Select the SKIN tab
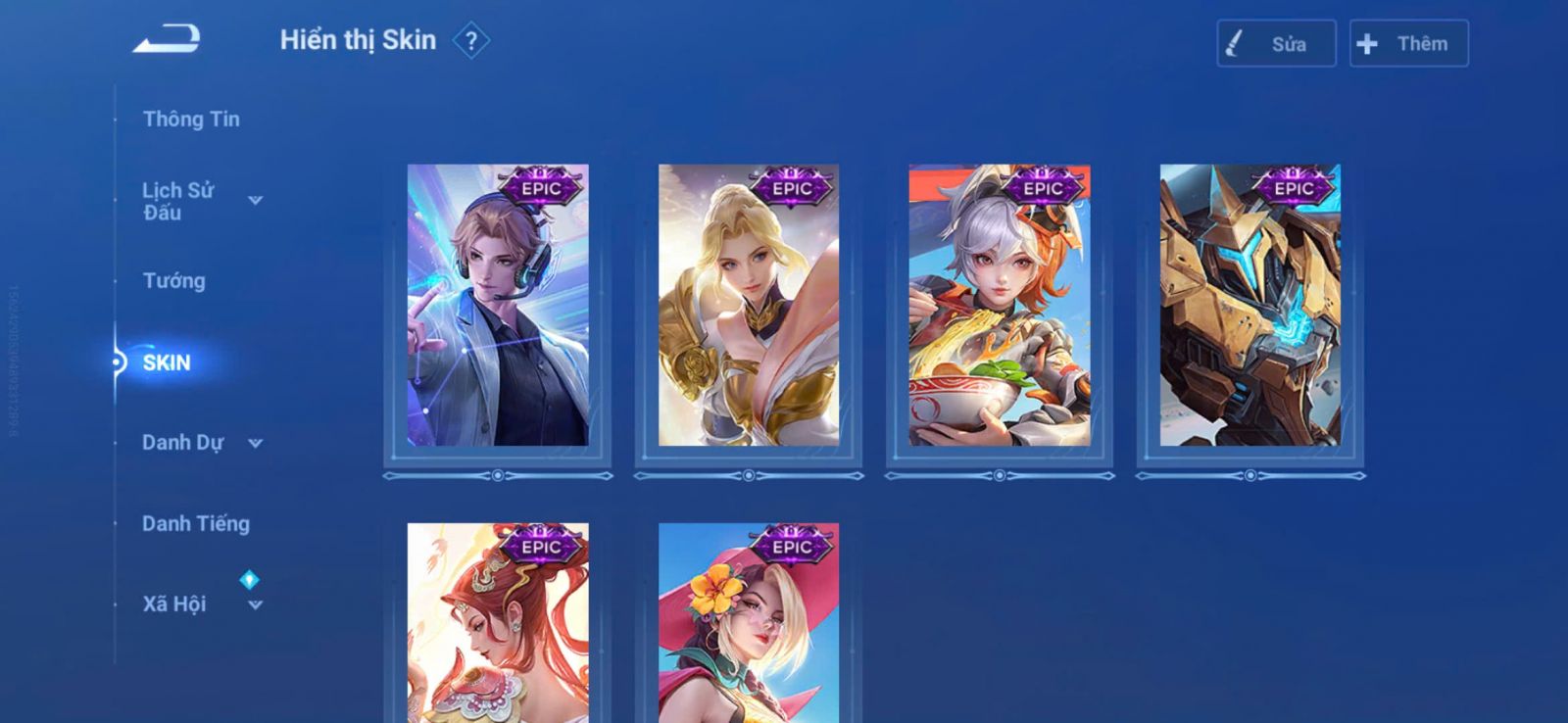This screenshot has width=1568, height=723. click(x=167, y=362)
